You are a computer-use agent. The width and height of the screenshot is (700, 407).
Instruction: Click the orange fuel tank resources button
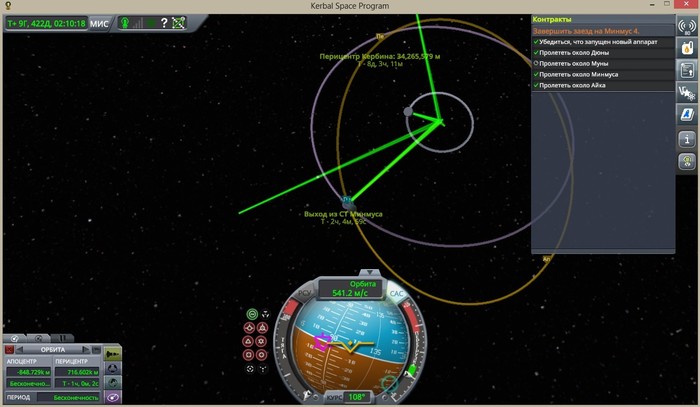pyautogui.click(x=688, y=46)
